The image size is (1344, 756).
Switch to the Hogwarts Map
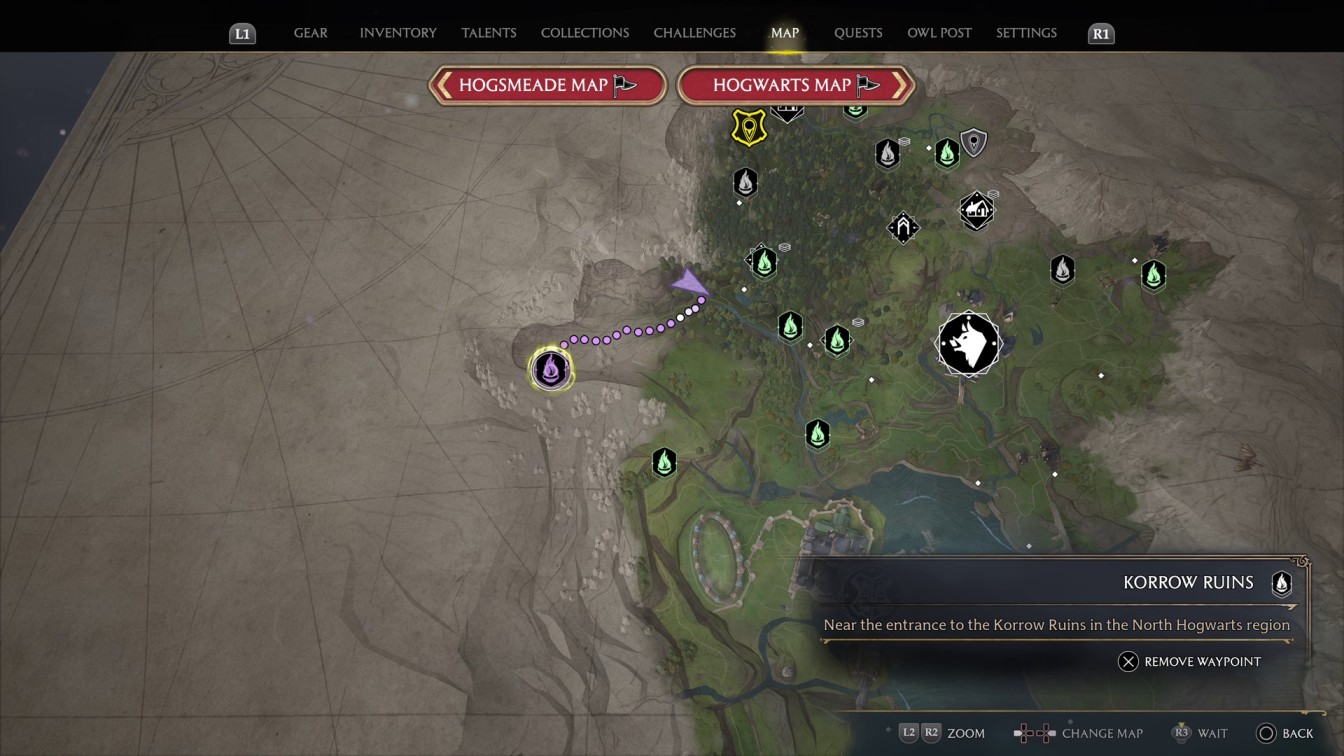[x=795, y=85]
